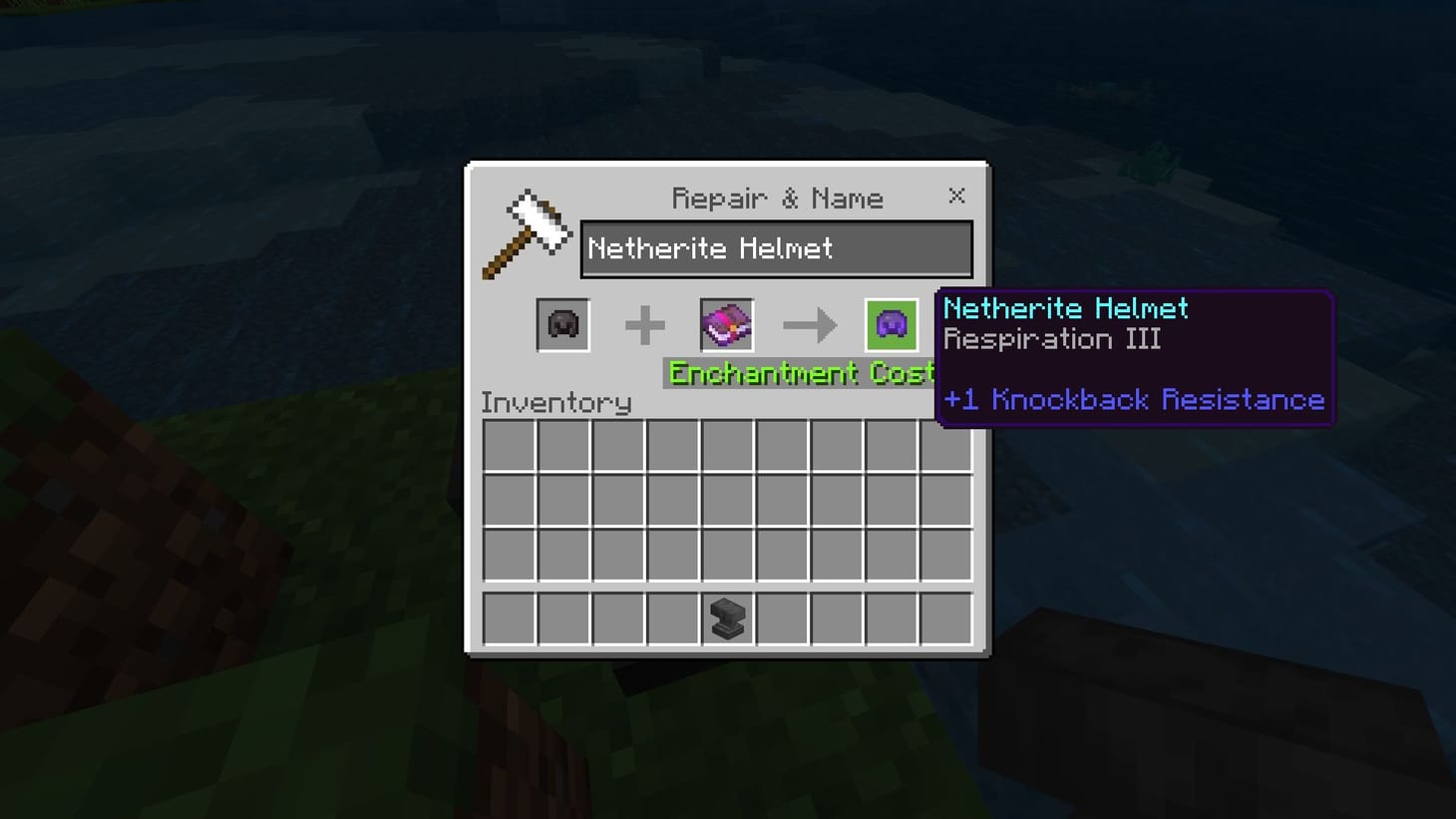Take the enchanted Netherite Helmet from the output slot
Image resolution: width=1456 pixels, height=819 pixels.
click(891, 324)
